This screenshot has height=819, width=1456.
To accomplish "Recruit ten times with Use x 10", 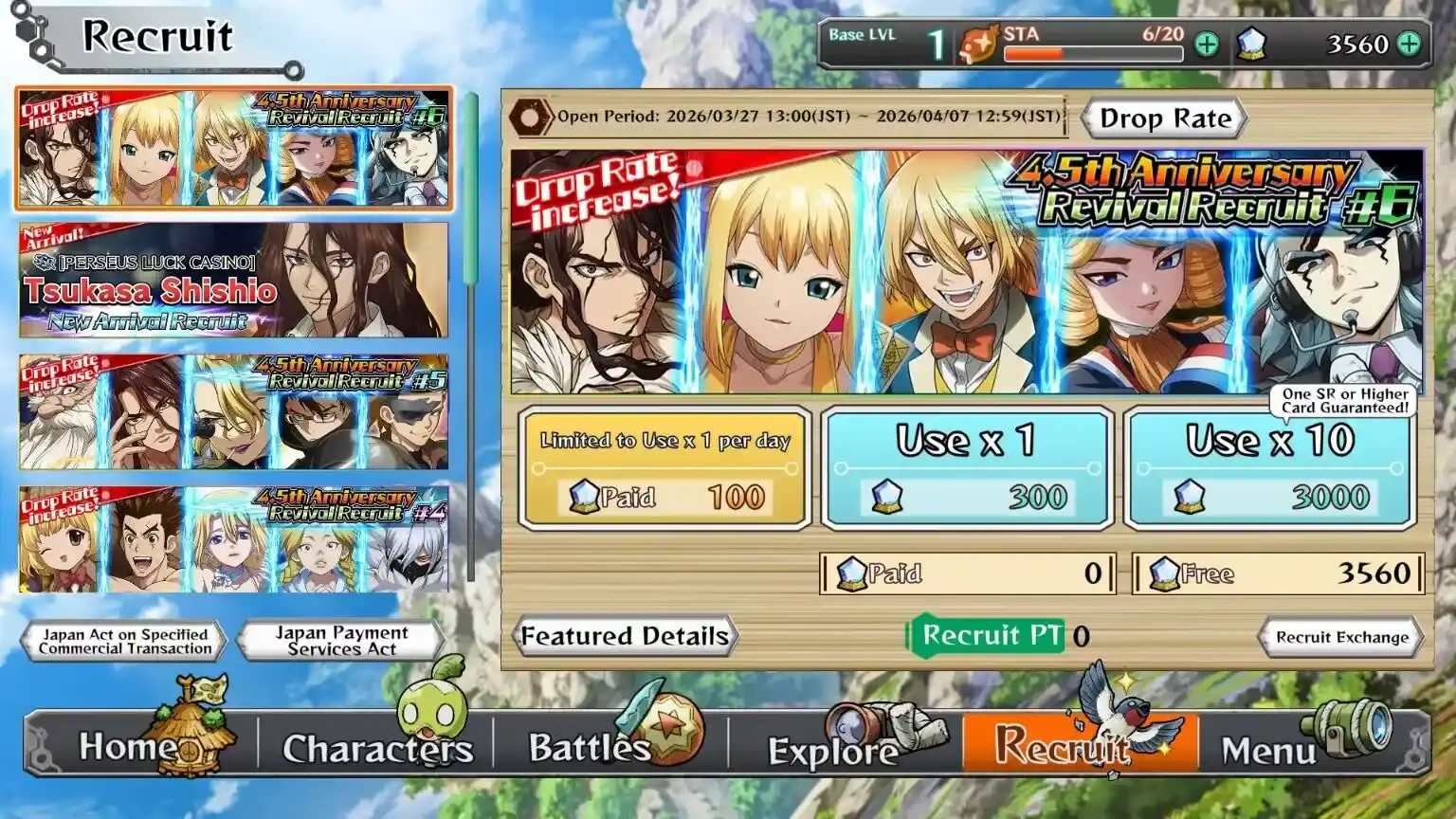I will coord(1269,469).
